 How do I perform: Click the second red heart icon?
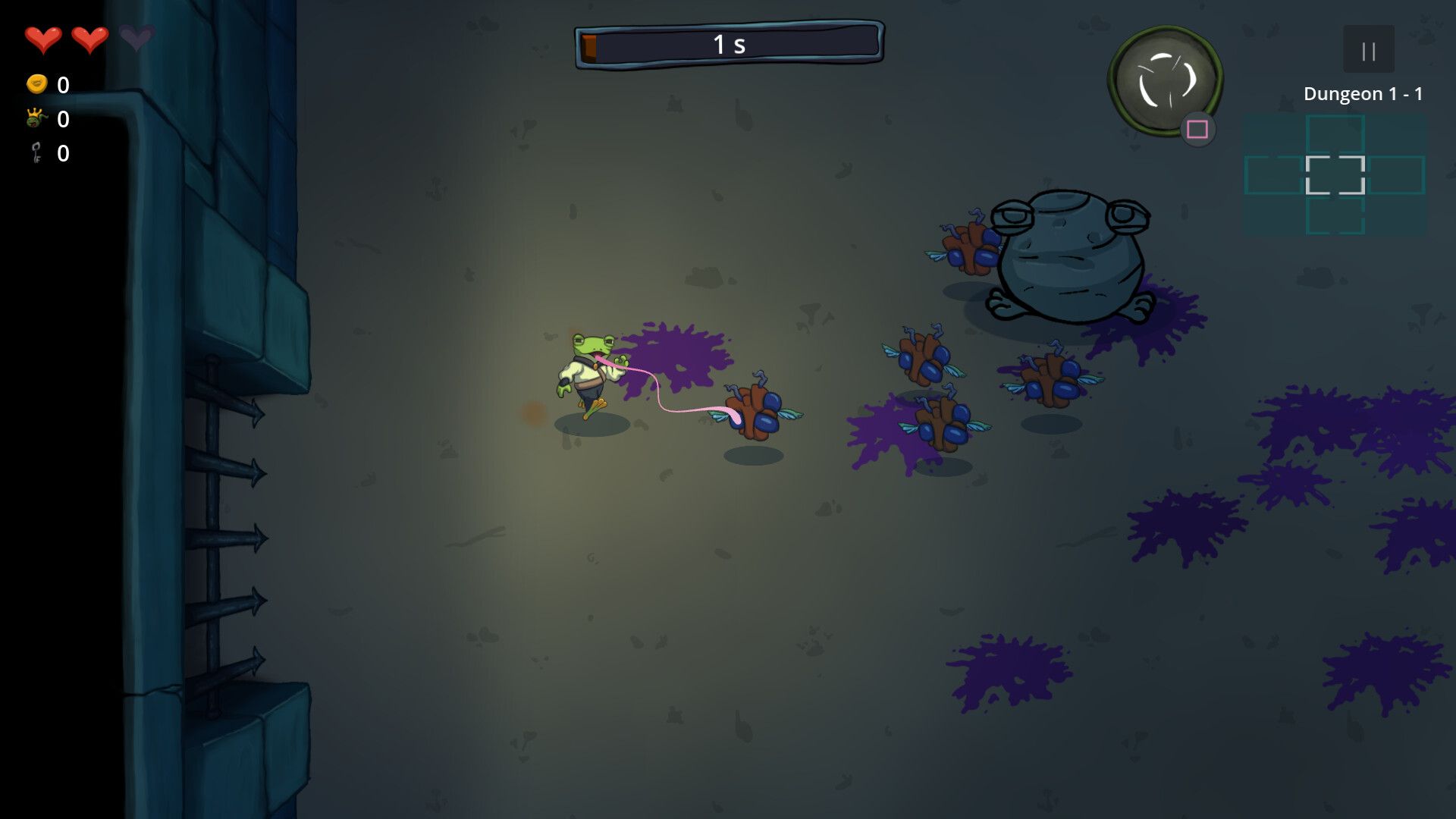tap(89, 36)
